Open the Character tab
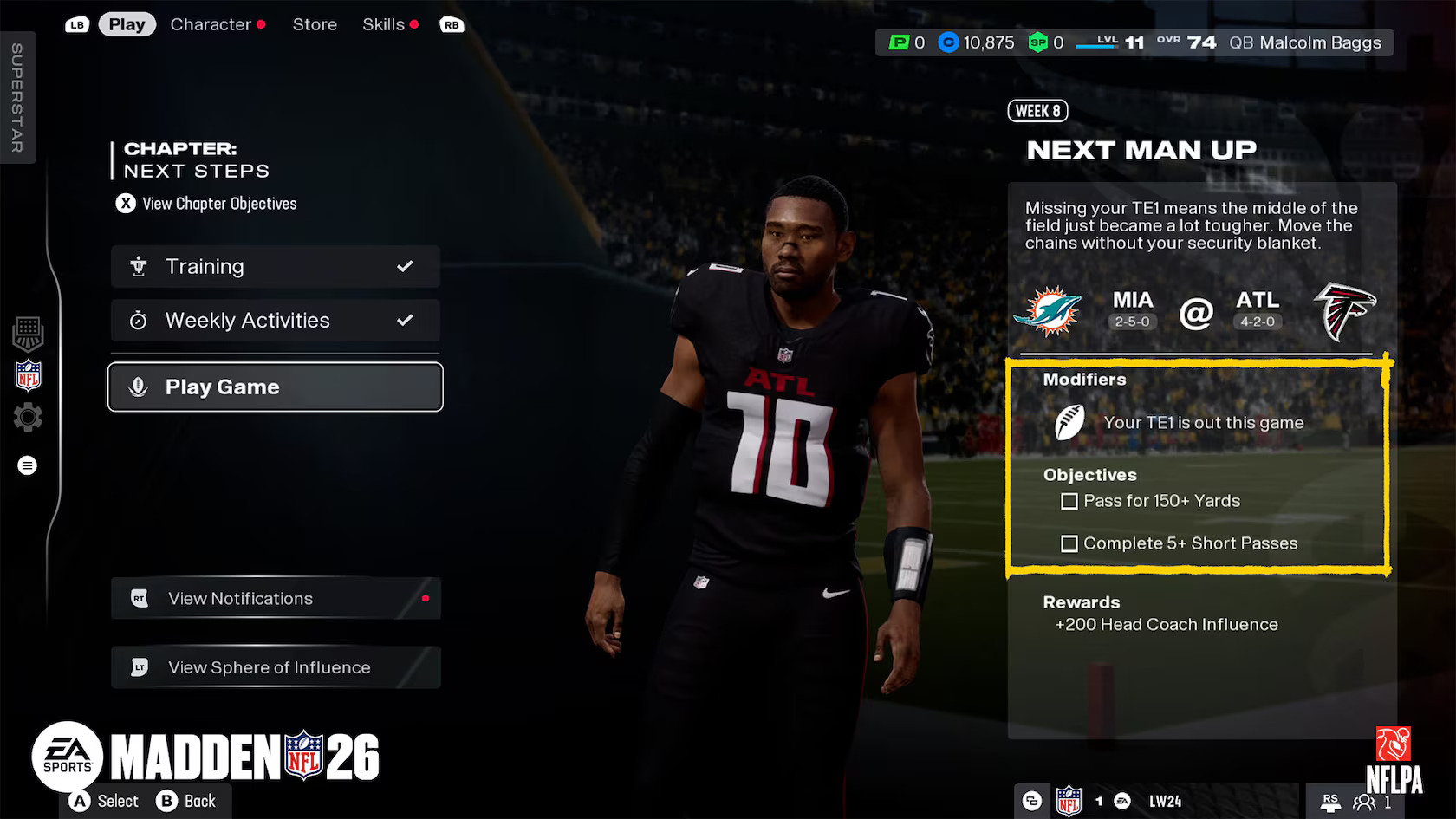1456x819 pixels. click(211, 24)
